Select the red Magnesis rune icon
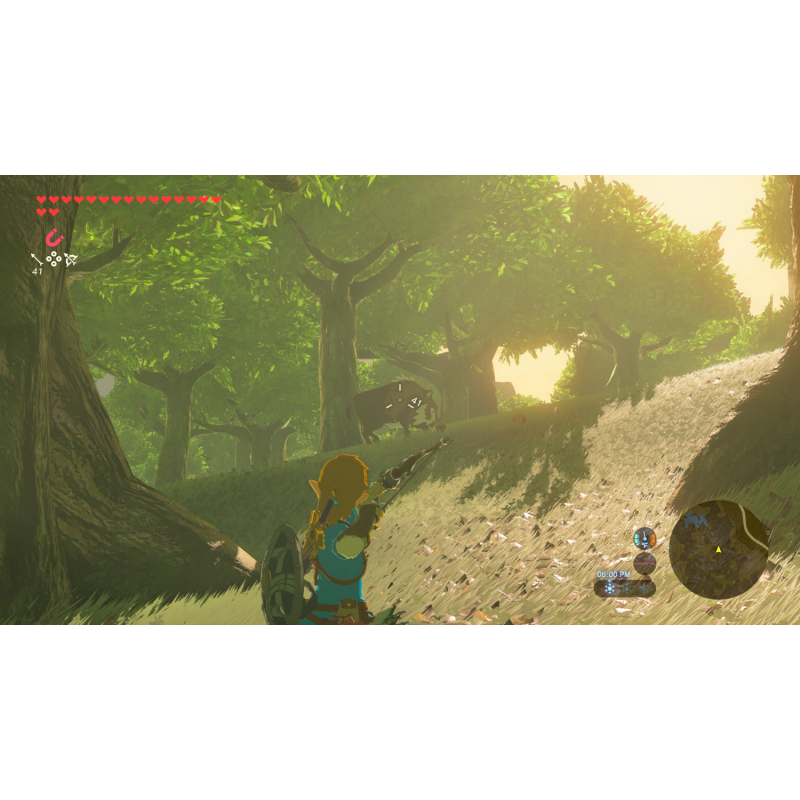The image size is (800, 800). coord(54,238)
